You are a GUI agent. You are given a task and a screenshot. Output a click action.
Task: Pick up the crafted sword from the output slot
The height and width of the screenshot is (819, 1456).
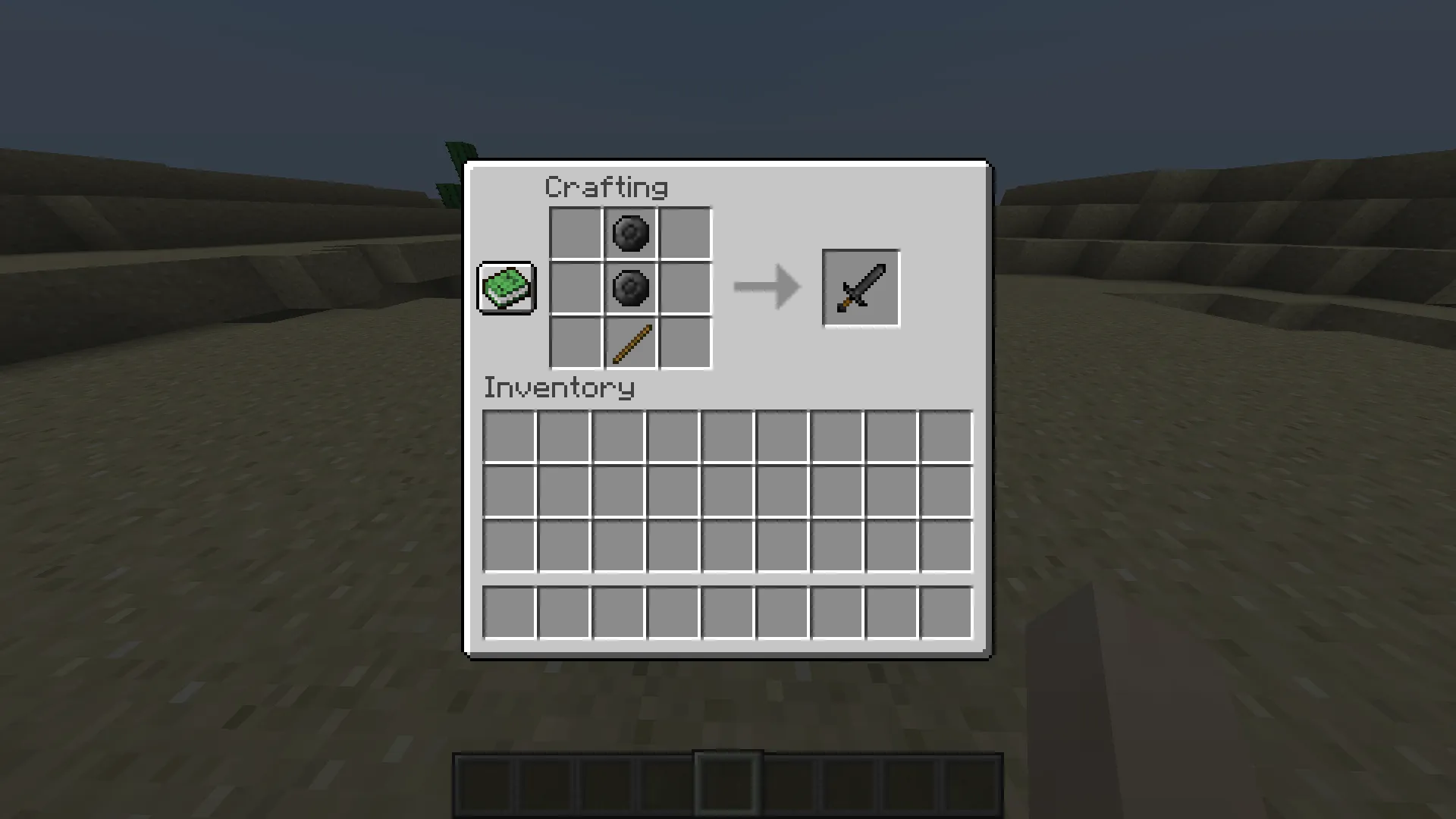[861, 288]
